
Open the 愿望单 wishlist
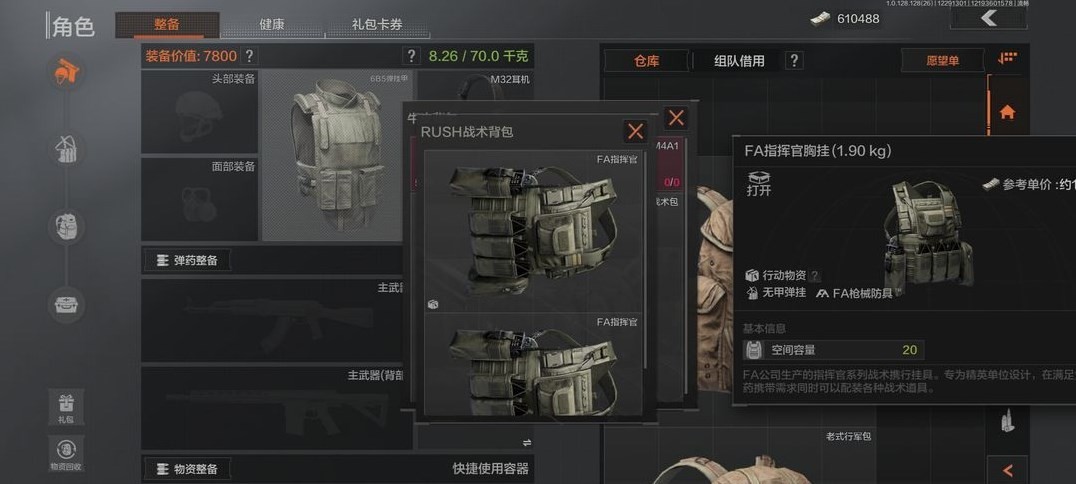[x=941, y=61]
